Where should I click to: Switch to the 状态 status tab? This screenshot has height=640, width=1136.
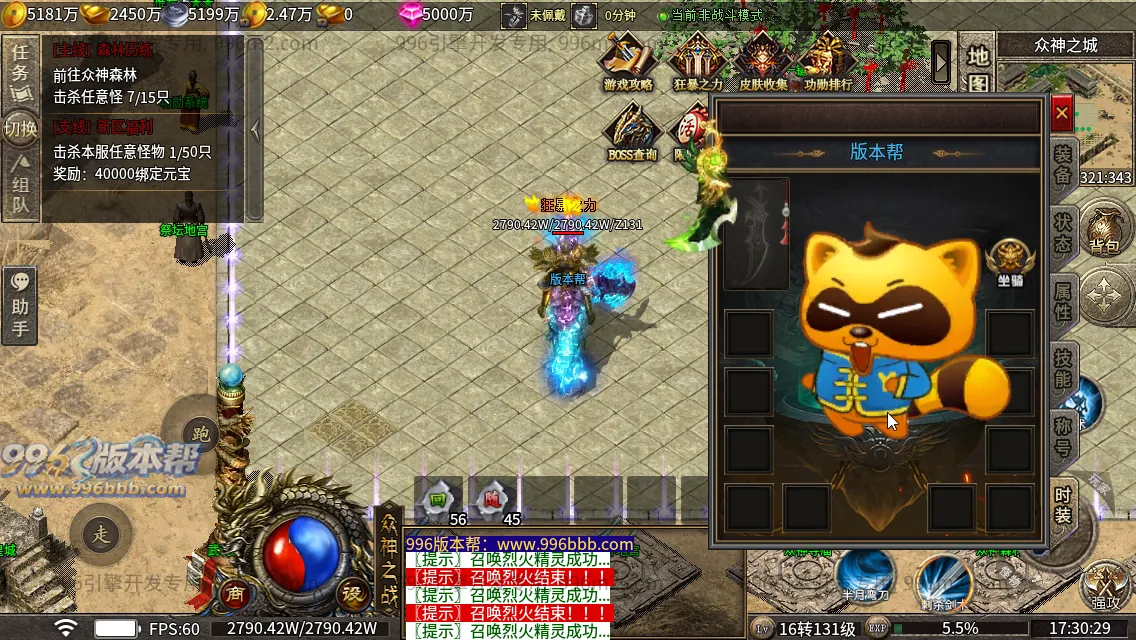1063,230
